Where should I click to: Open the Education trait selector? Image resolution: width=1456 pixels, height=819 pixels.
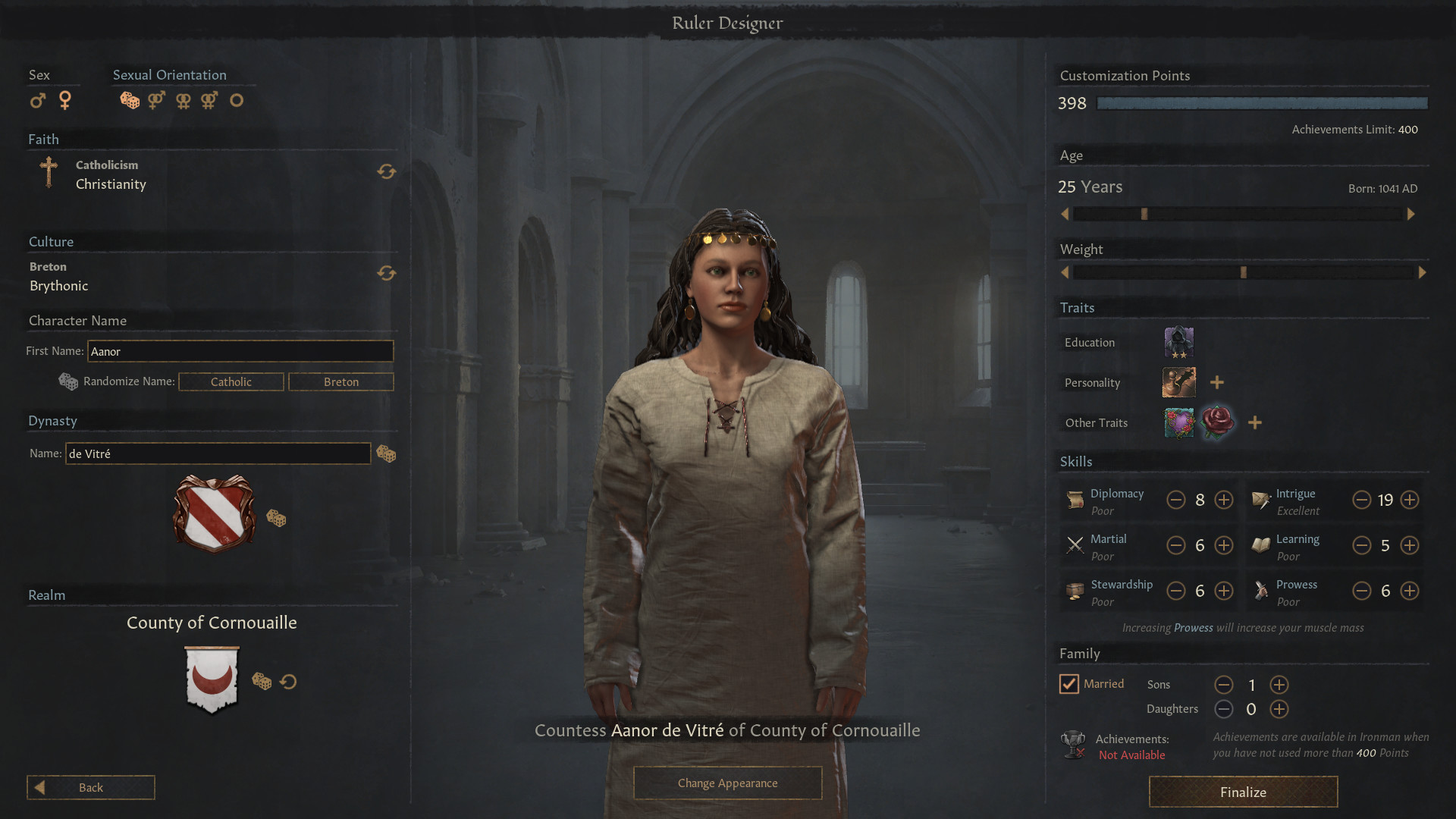(x=1177, y=342)
